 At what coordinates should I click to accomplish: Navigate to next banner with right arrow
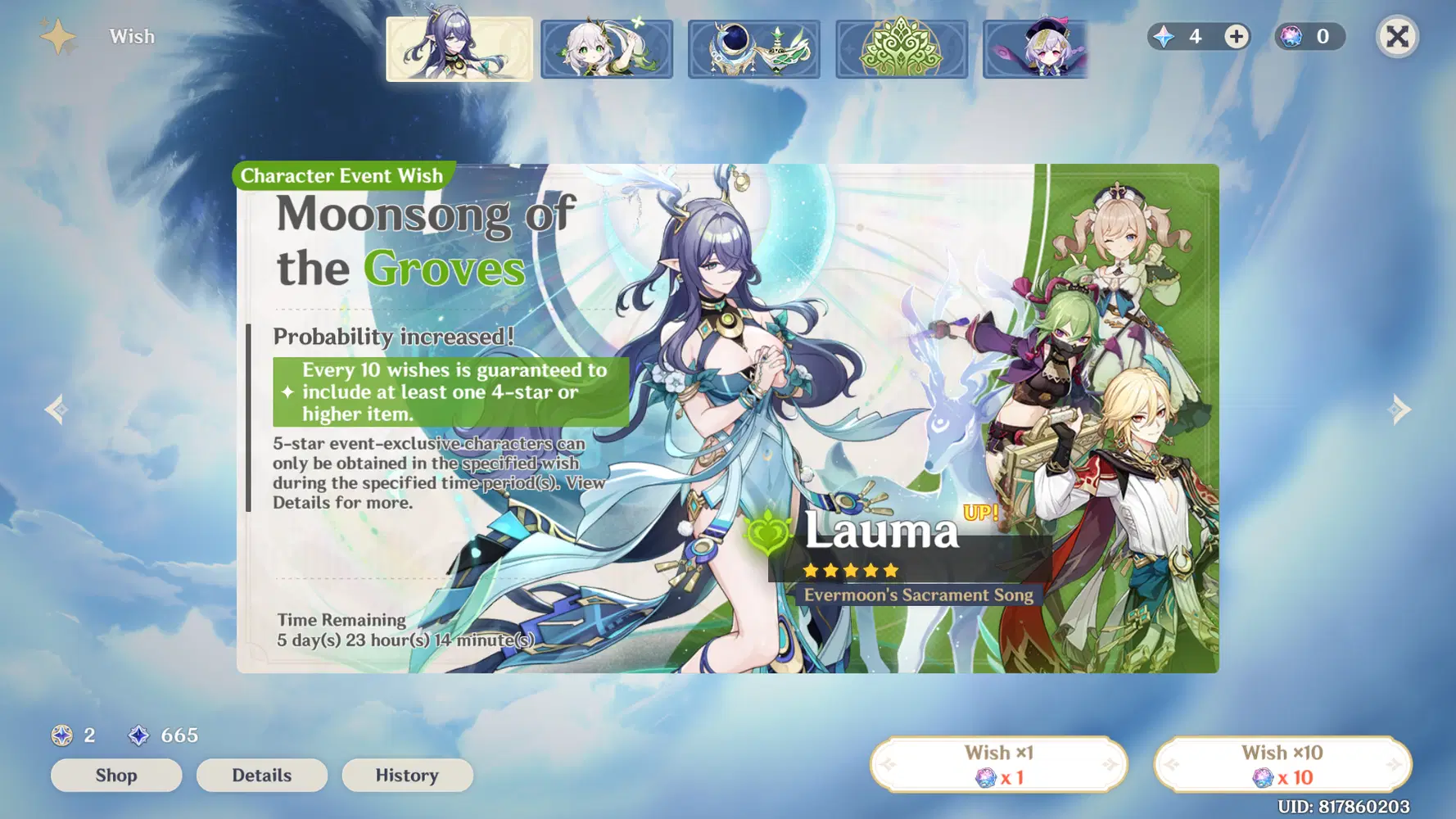pyautogui.click(x=1400, y=409)
